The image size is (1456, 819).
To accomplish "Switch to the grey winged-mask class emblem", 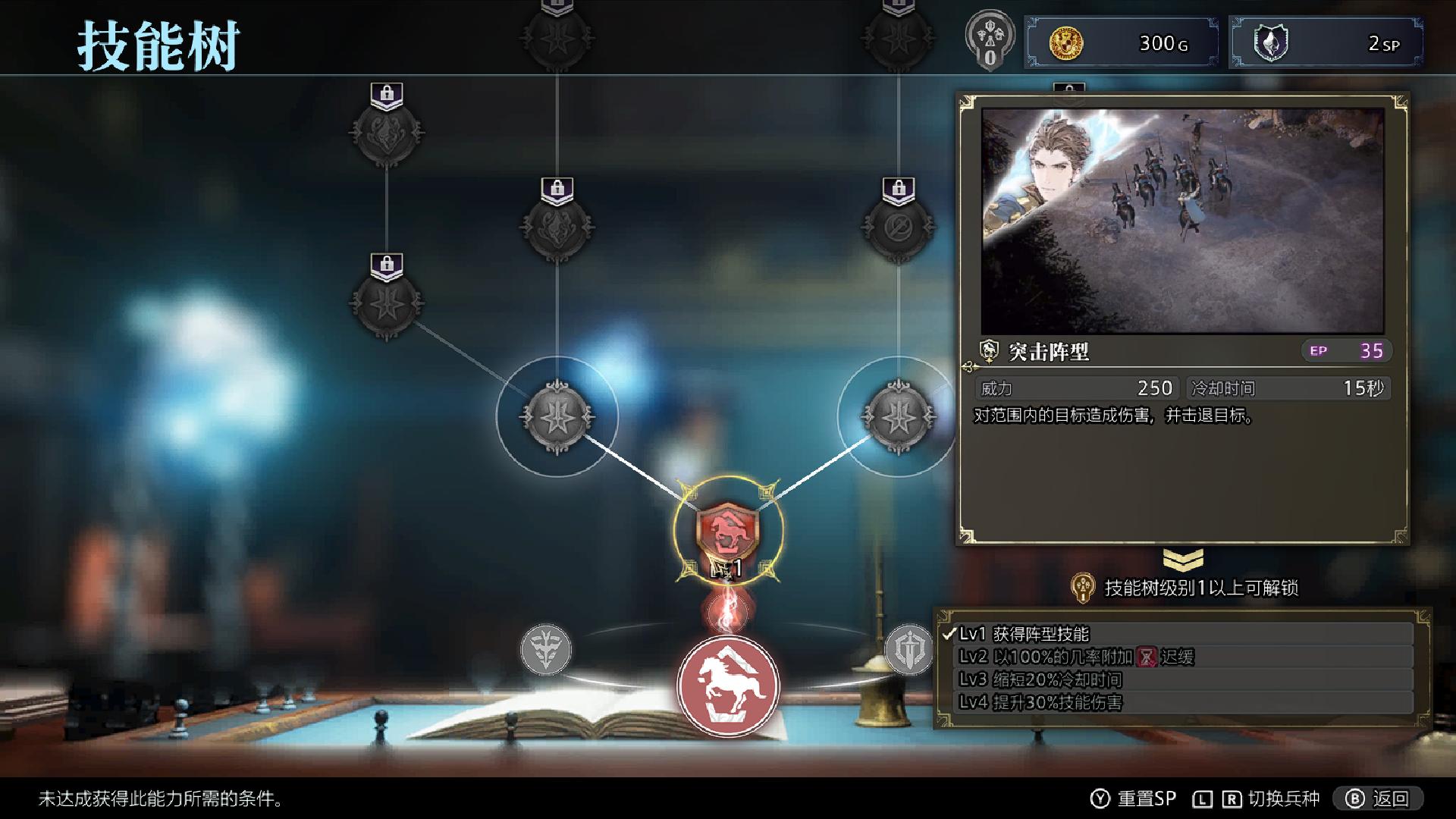I will coord(545,650).
